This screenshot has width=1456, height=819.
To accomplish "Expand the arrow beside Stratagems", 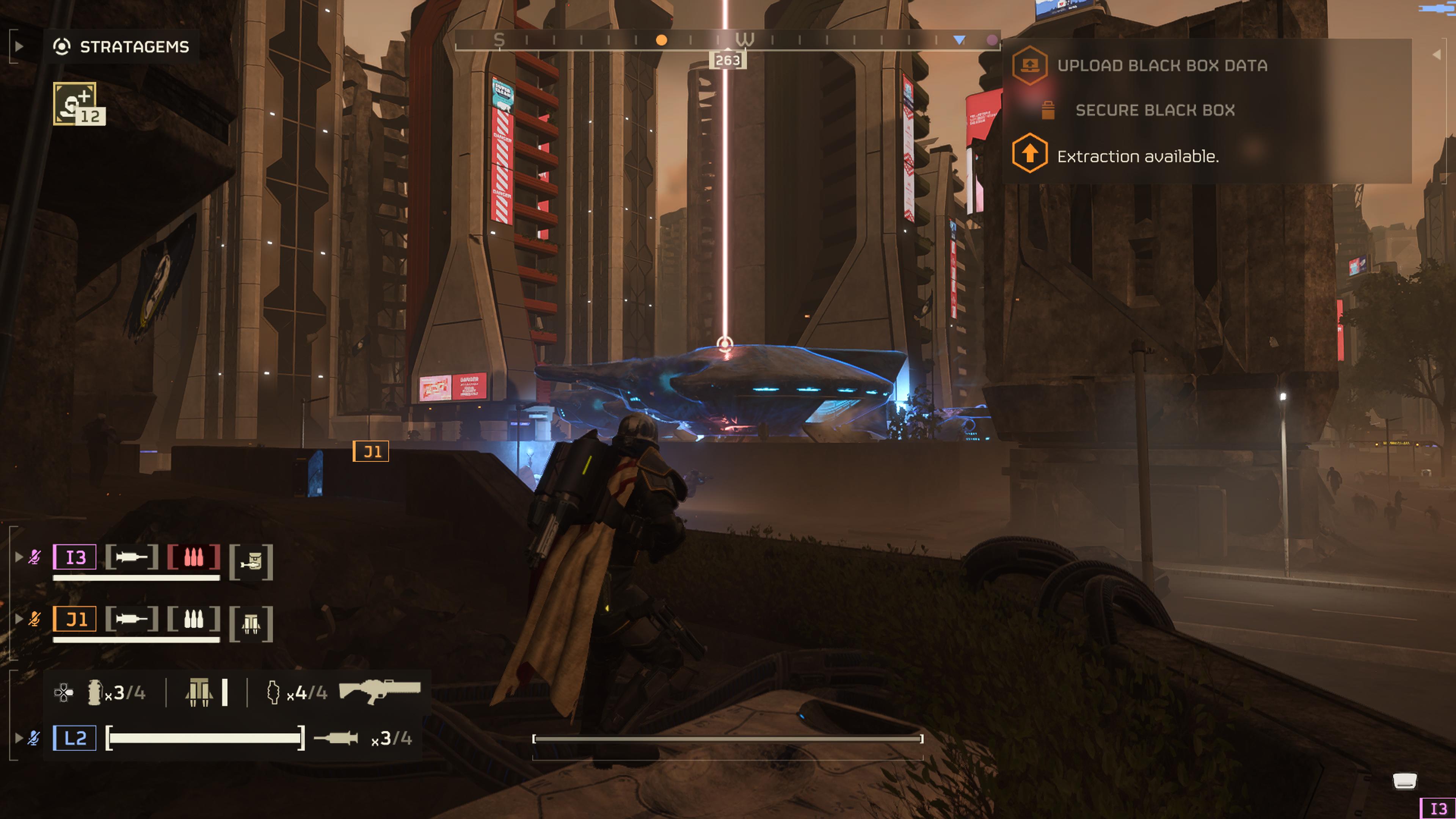I will tap(19, 46).
